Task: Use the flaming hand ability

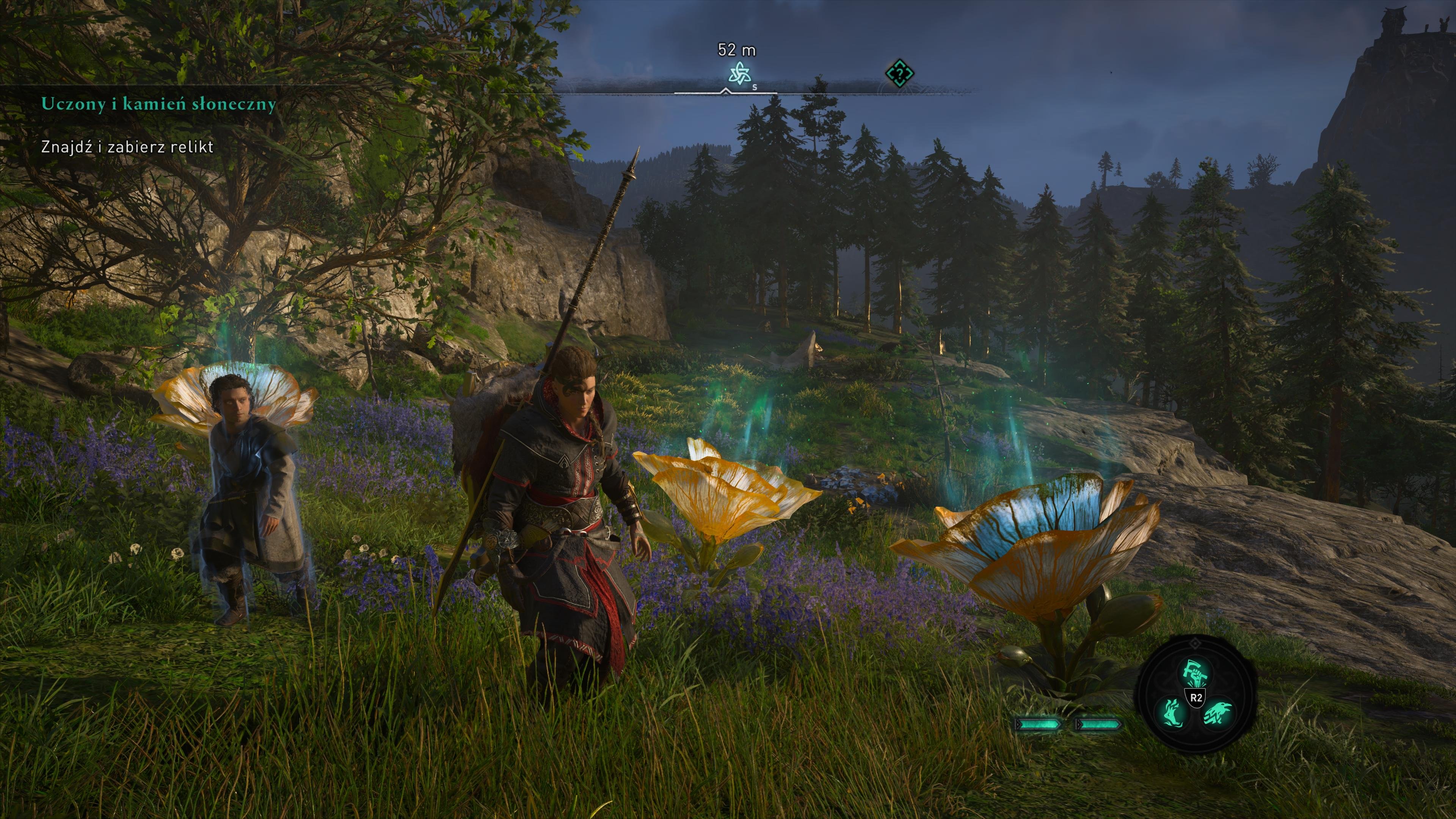Action: click(x=1174, y=714)
